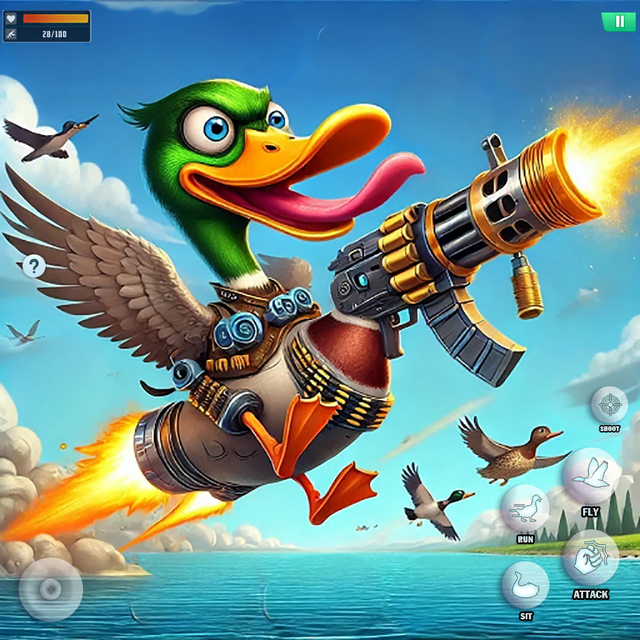Select the Run duck button

tap(525, 509)
